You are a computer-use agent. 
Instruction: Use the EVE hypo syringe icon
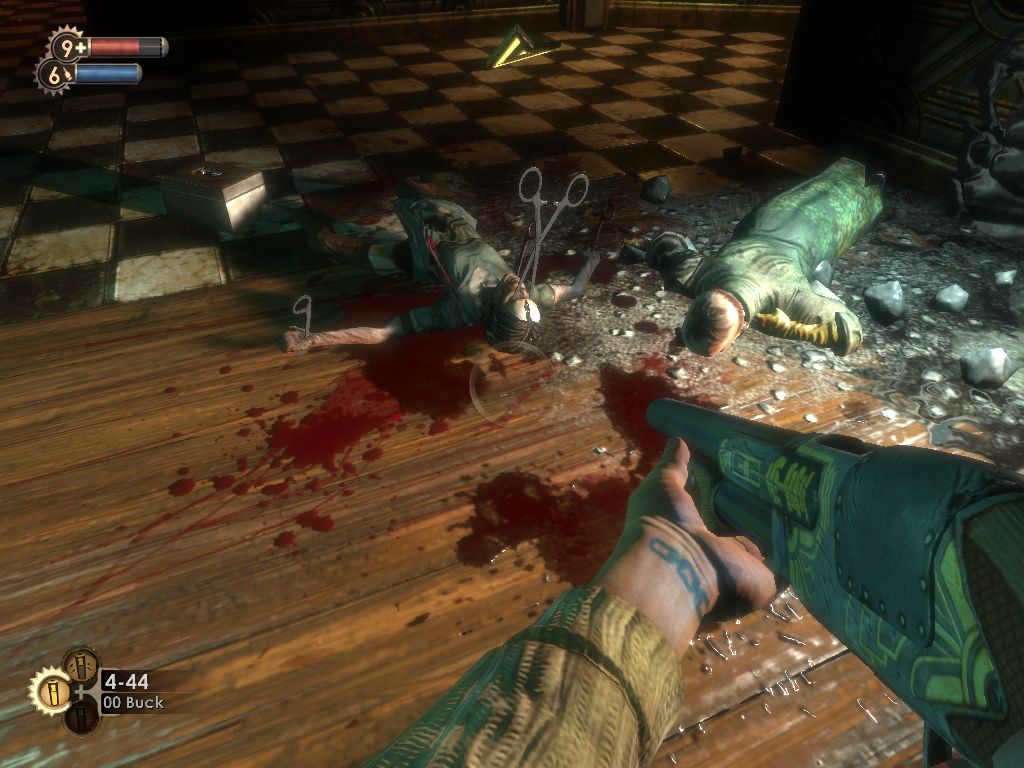tap(54, 73)
